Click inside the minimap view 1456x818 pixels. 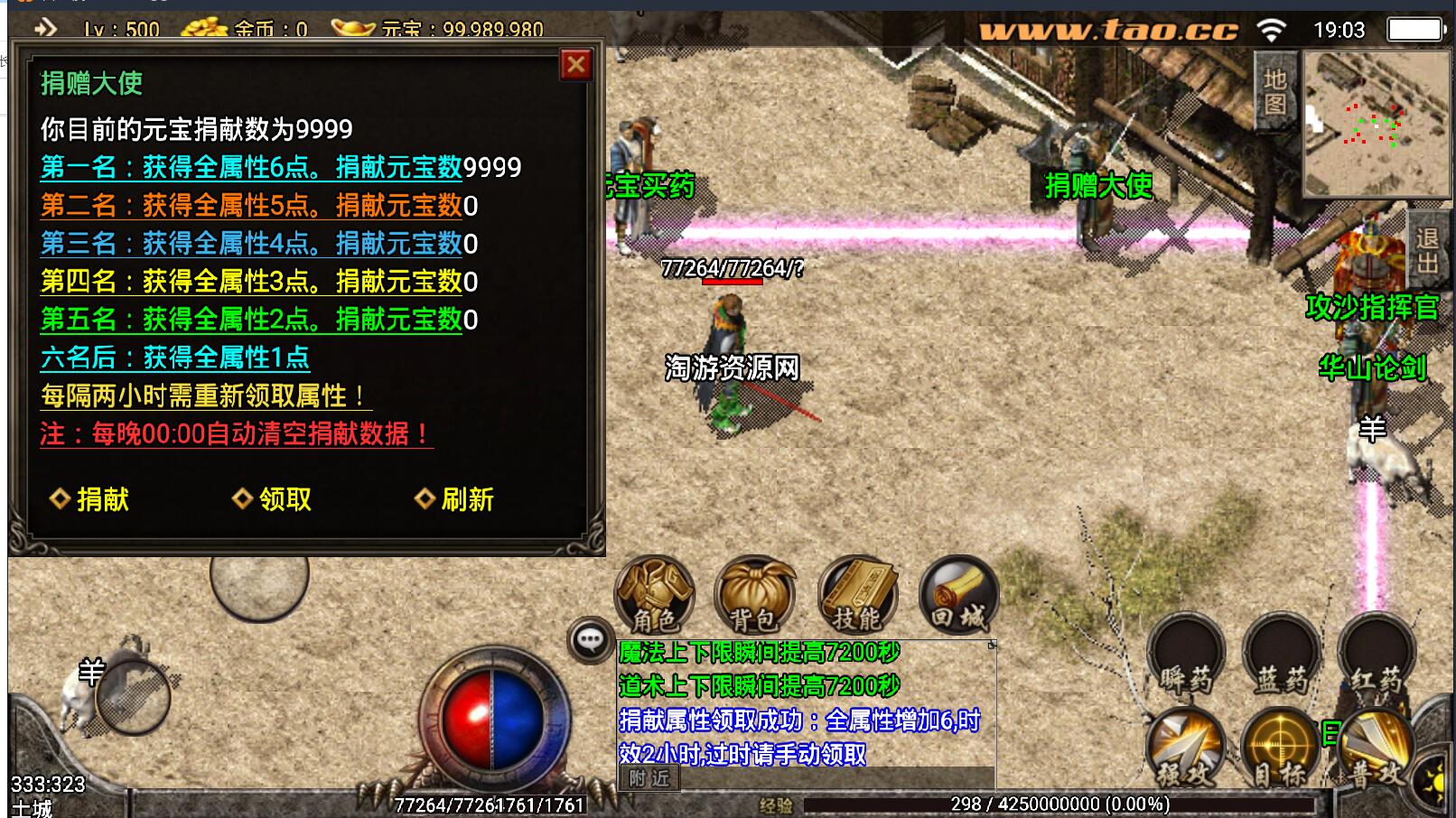[x=1375, y=122]
